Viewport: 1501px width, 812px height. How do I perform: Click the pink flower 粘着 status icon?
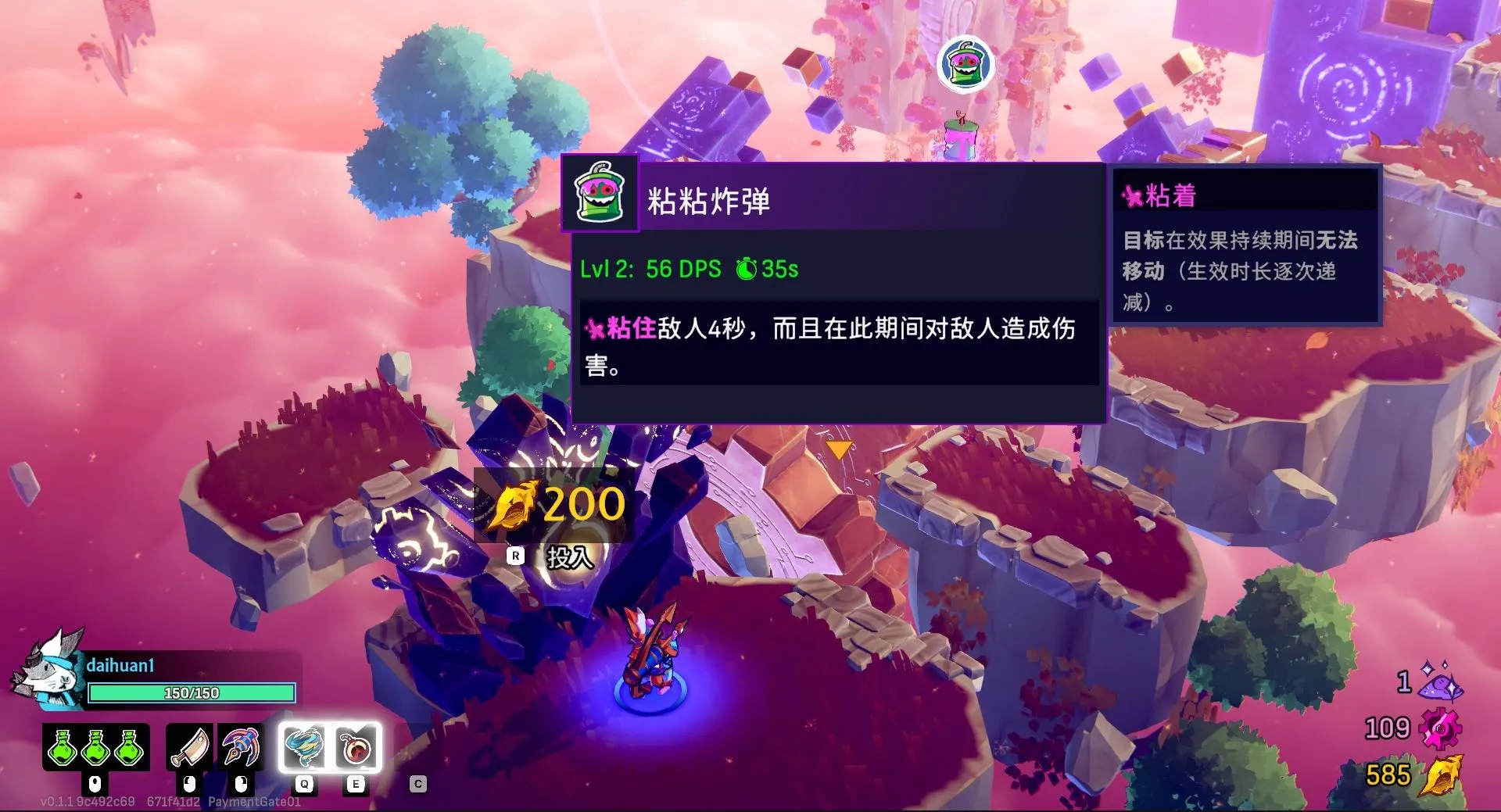coord(1132,195)
